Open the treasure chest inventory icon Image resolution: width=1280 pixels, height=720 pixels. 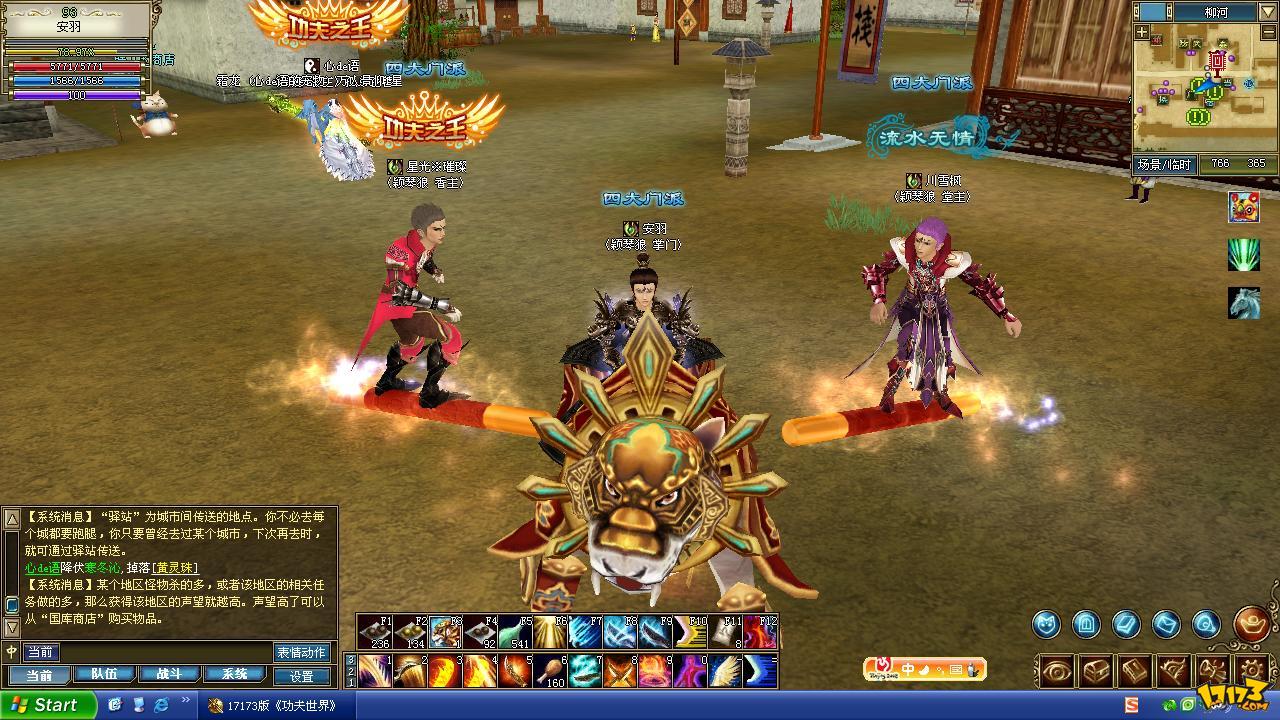pyautogui.click(x=1097, y=670)
